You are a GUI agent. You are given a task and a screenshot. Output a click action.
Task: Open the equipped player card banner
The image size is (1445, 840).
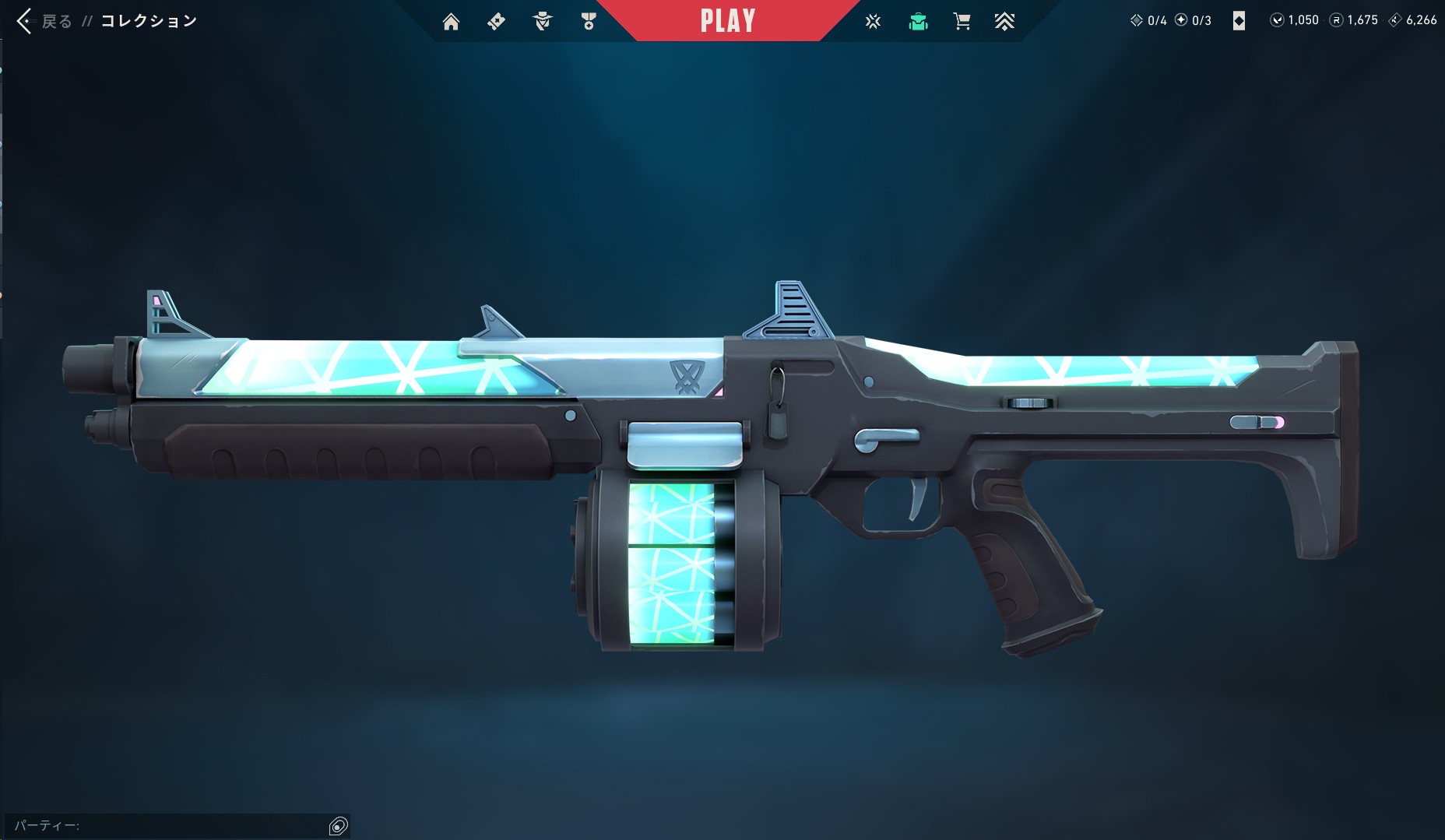pyautogui.click(x=1240, y=20)
